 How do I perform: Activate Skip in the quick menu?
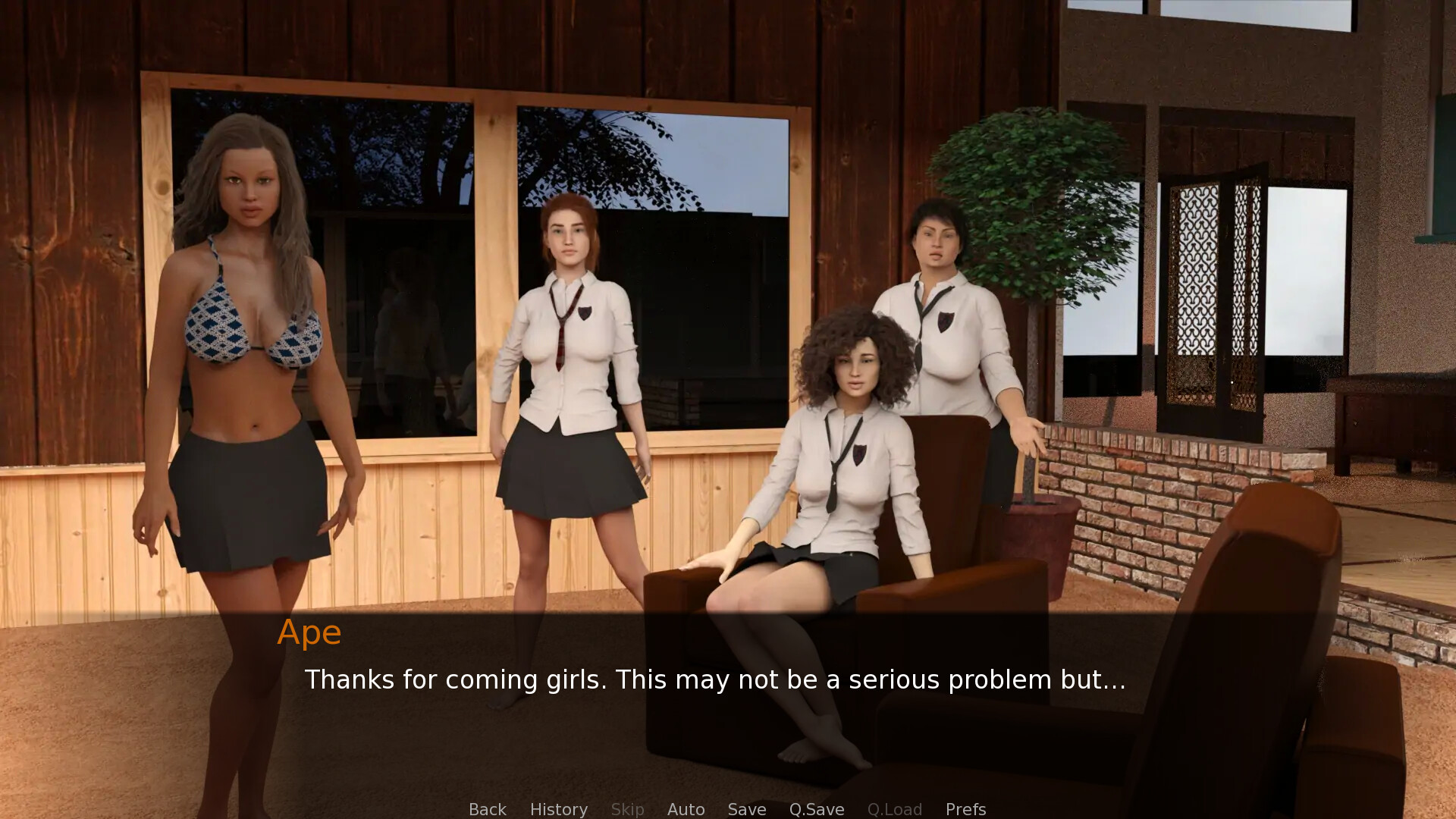(627, 809)
